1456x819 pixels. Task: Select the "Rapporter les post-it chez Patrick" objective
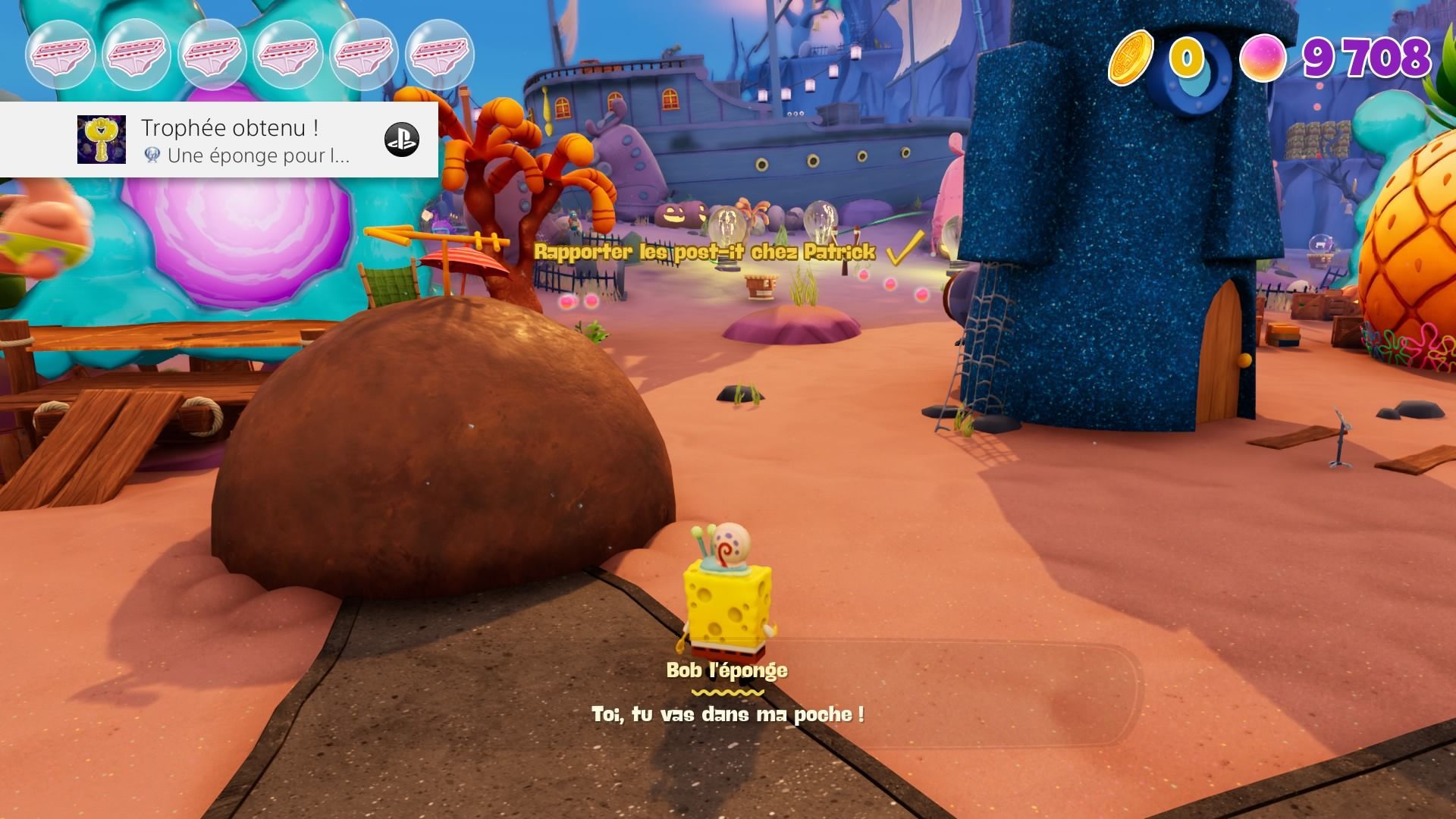[705, 252]
